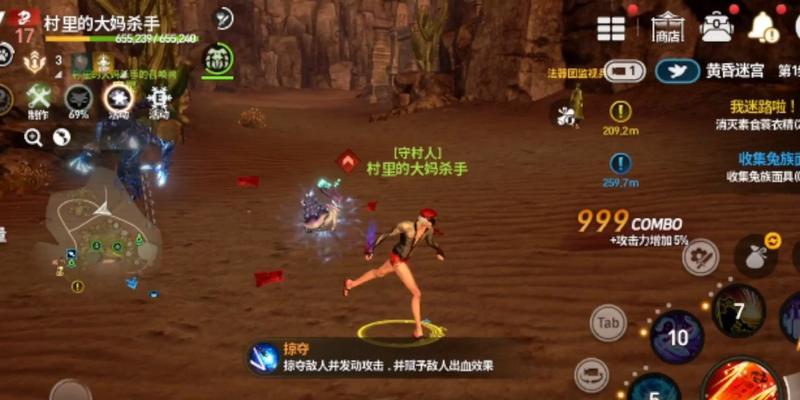Tap the bird icon beside 黄昏迷宫
This screenshot has width=800, height=400.
point(677,71)
